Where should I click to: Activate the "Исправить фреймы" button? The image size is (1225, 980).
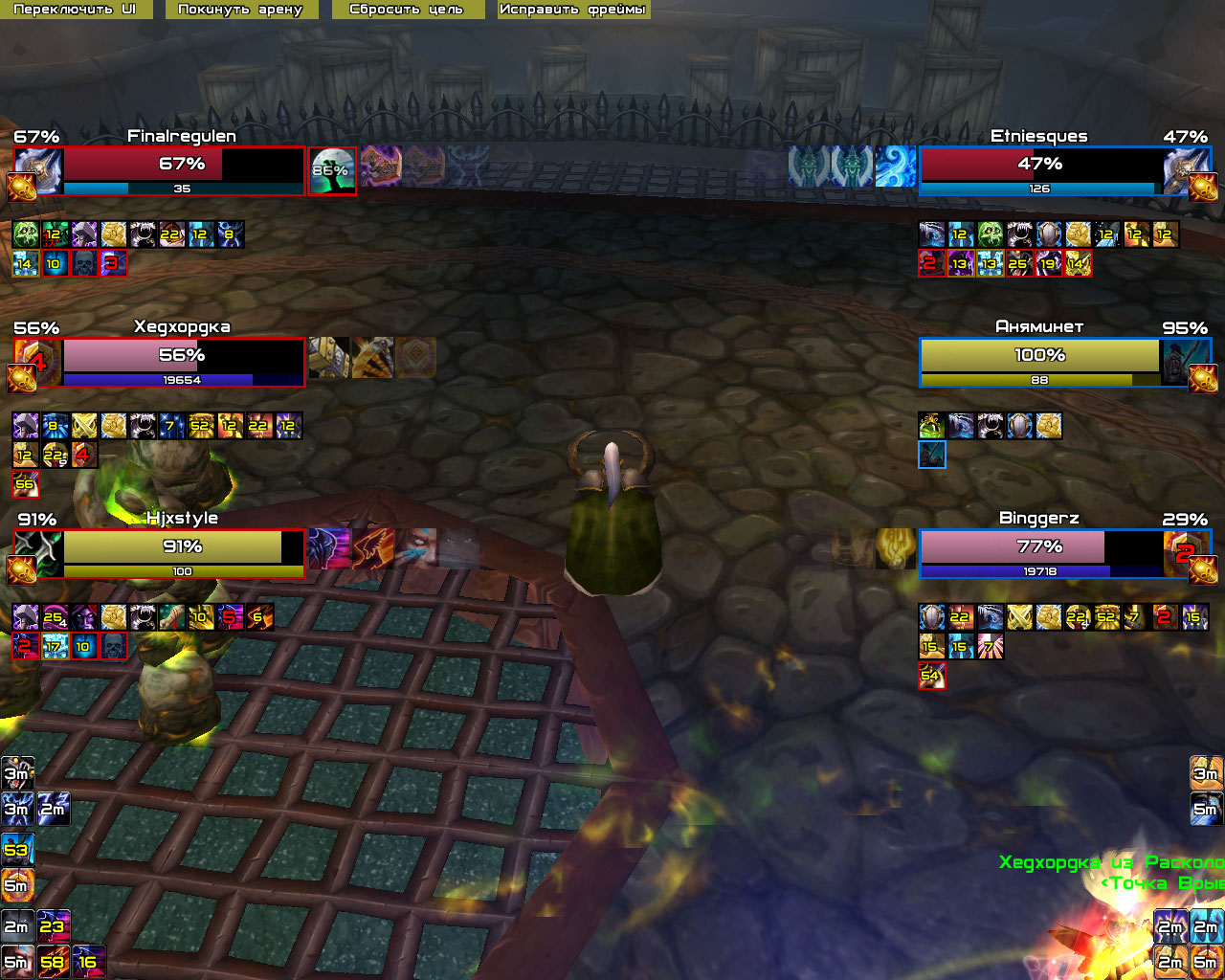pyautogui.click(x=572, y=10)
